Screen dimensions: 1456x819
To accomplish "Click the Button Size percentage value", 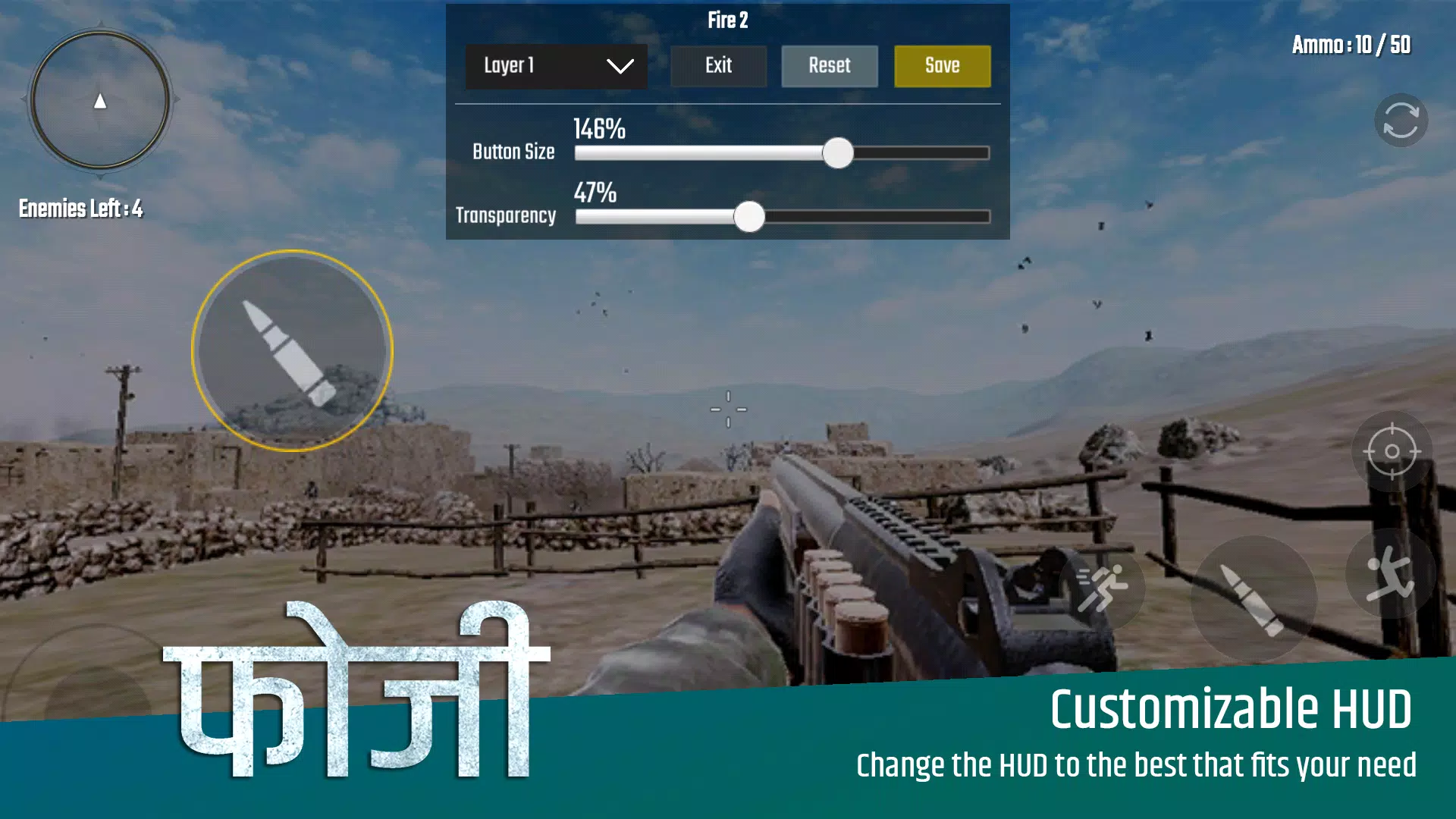I will coord(598,130).
